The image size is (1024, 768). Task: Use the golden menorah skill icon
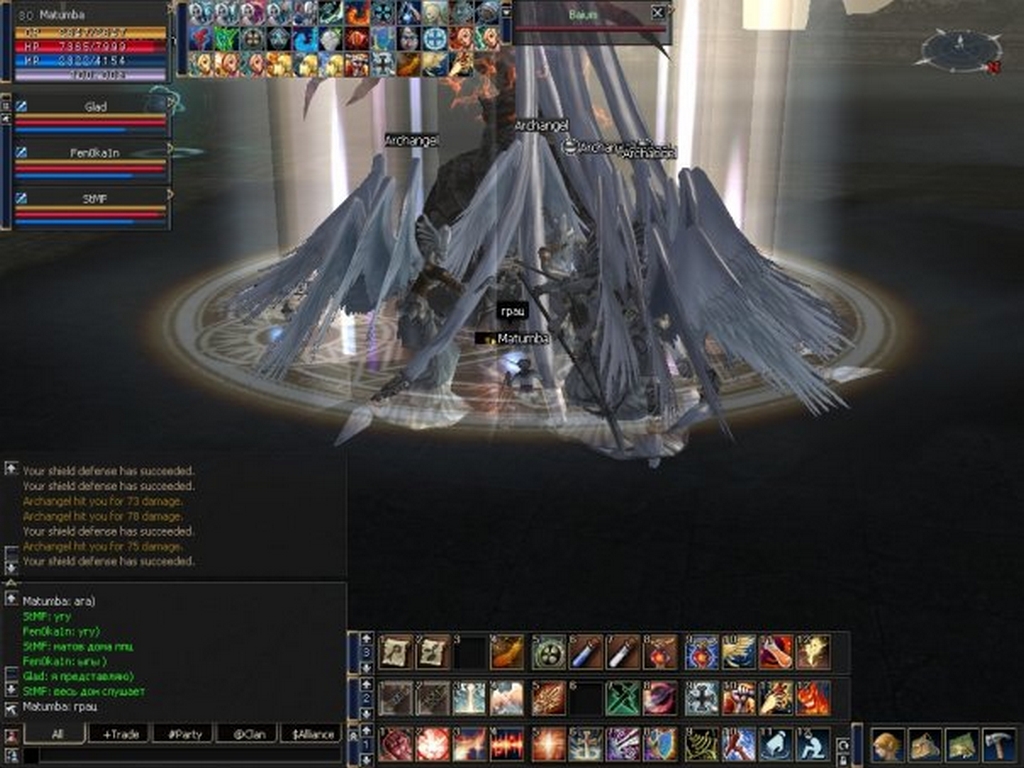click(702, 745)
